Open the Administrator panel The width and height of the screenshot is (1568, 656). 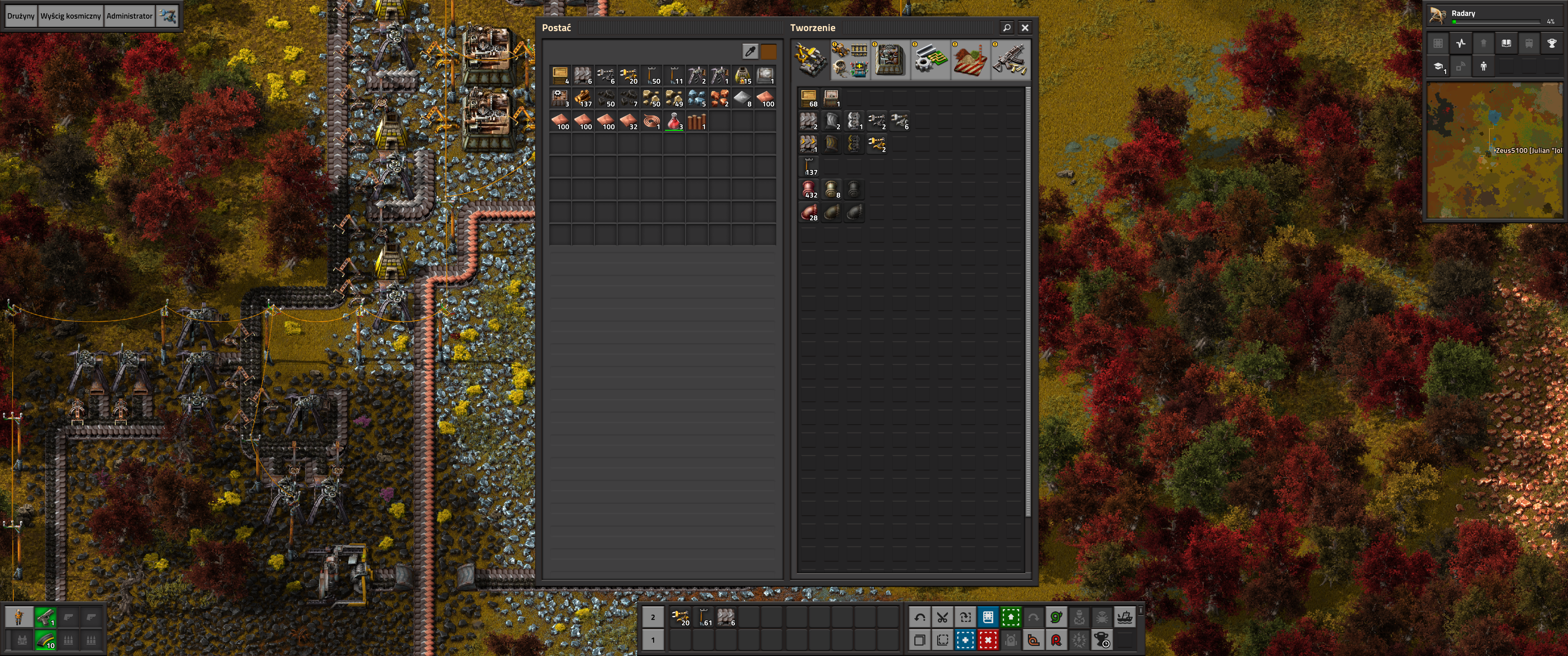tap(129, 16)
